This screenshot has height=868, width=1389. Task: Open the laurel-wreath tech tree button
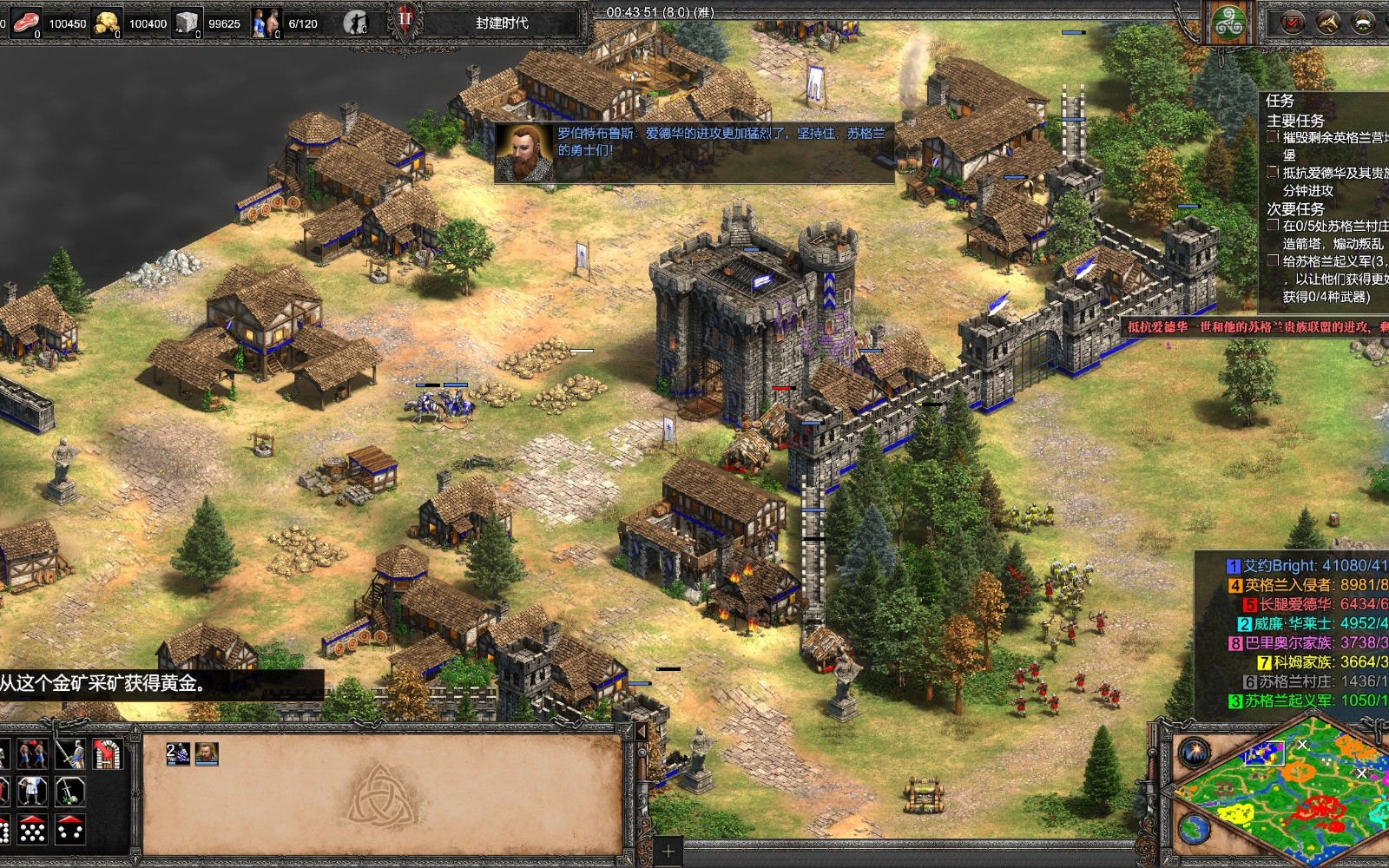click(1363, 23)
